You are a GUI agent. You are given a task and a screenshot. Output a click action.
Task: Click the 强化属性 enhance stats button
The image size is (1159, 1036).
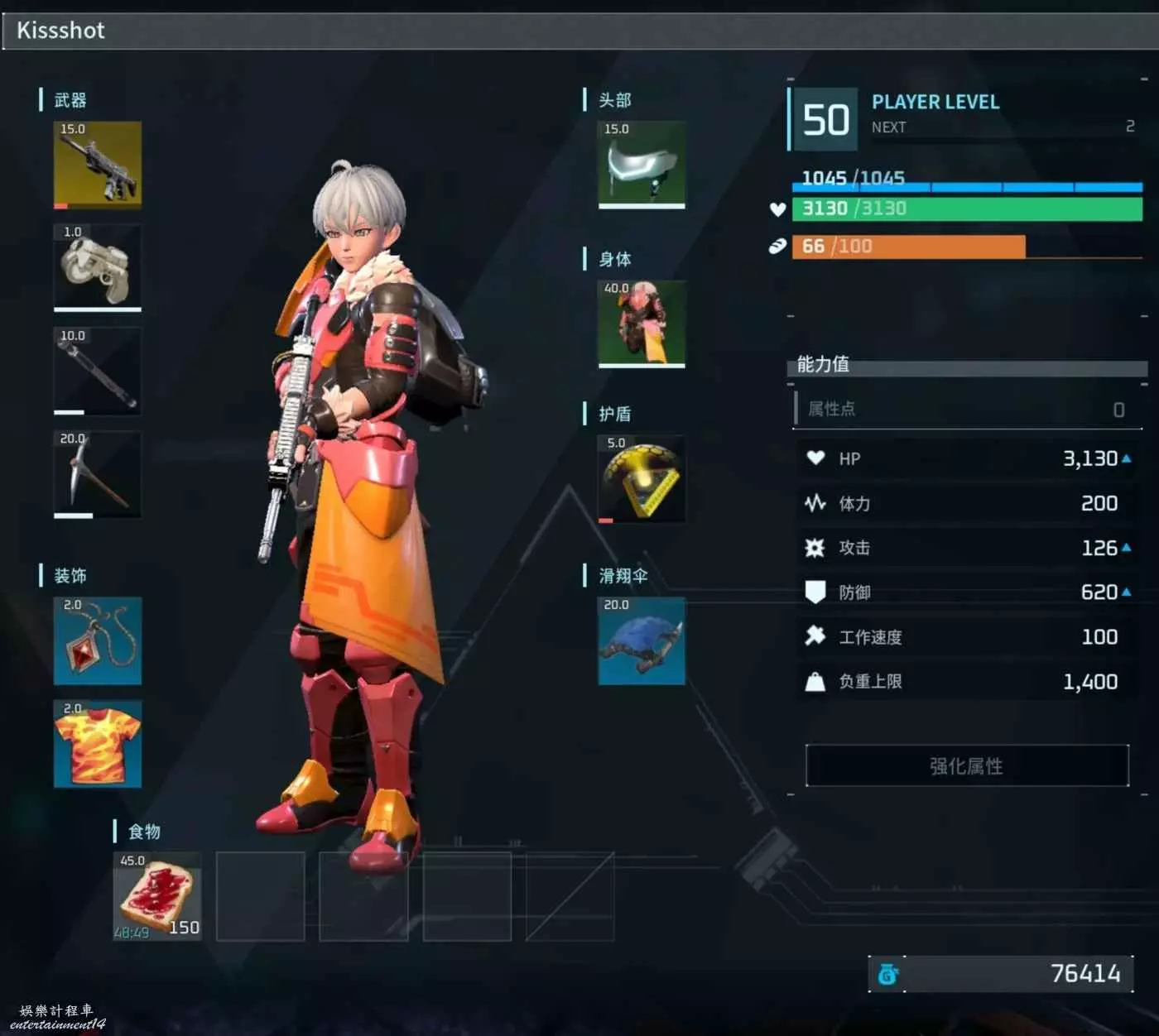pyautogui.click(x=967, y=765)
